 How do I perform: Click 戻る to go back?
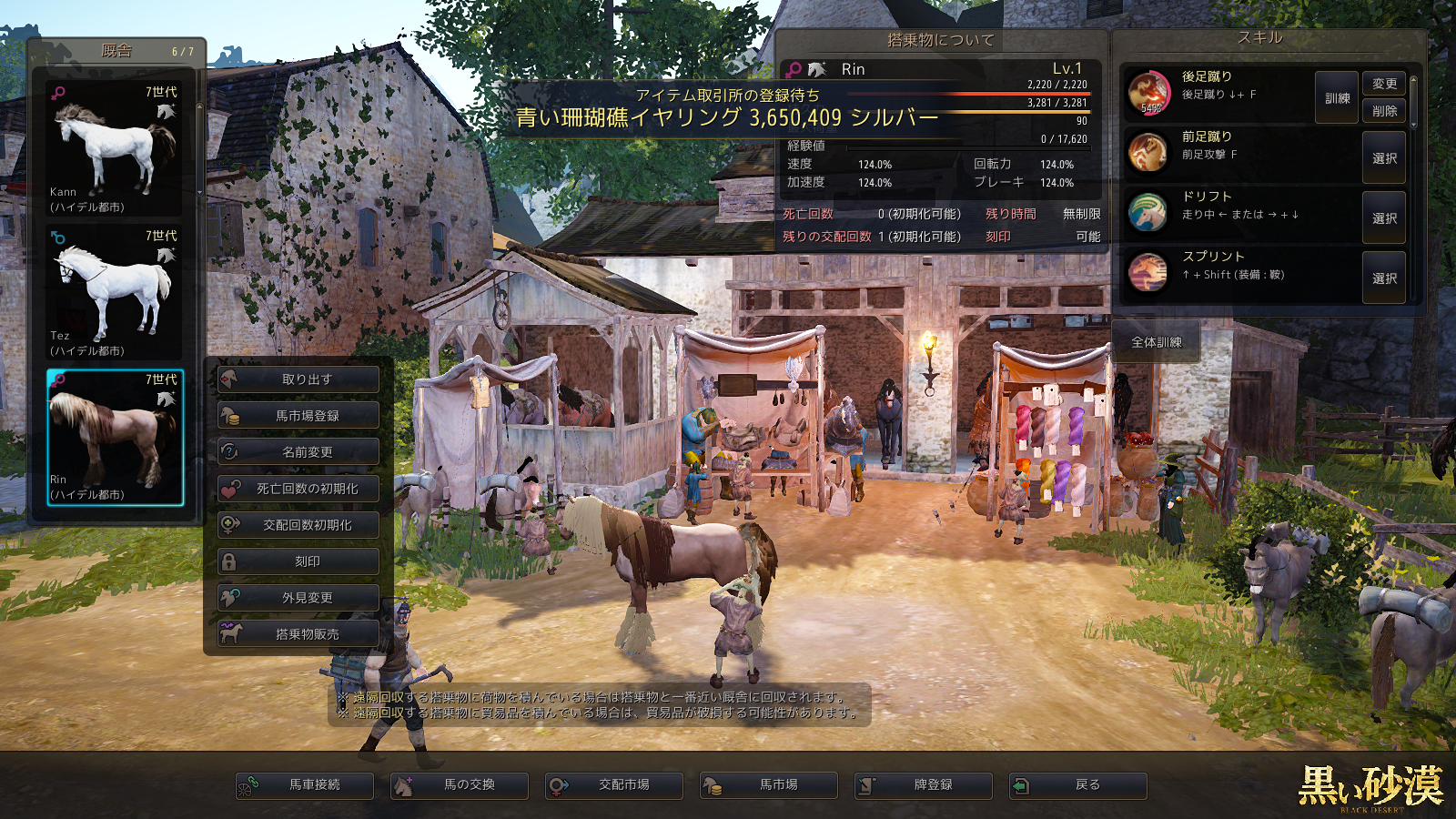pyautogui.click(x=1078, y=785)
